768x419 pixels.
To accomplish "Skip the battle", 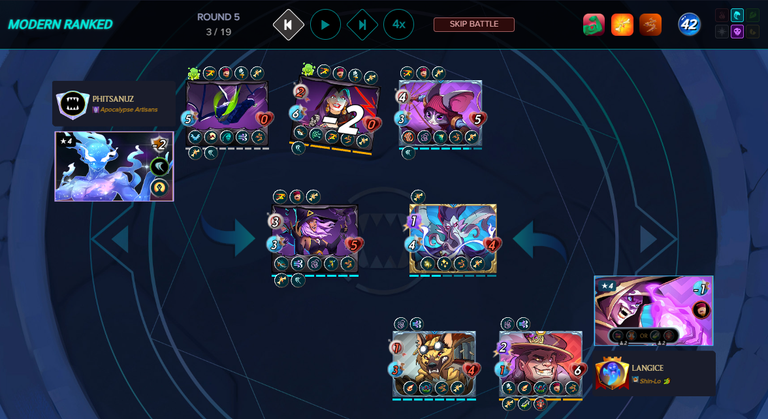I will pos(473,24).
